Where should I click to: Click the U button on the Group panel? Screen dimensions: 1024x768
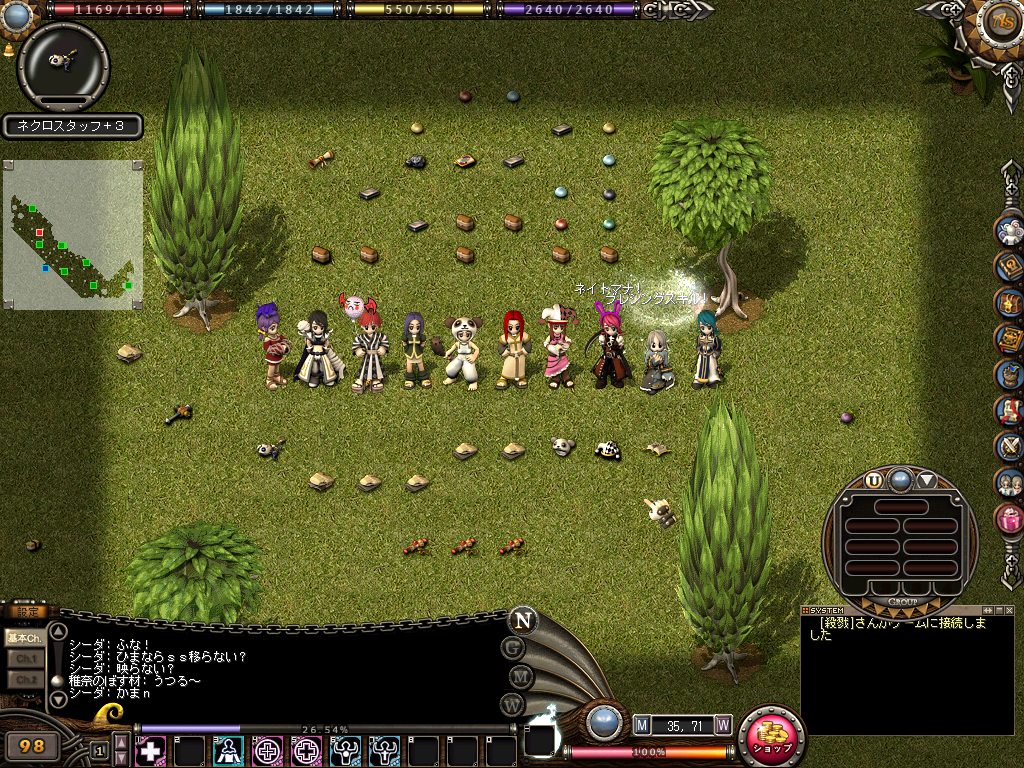coord(874,480)
